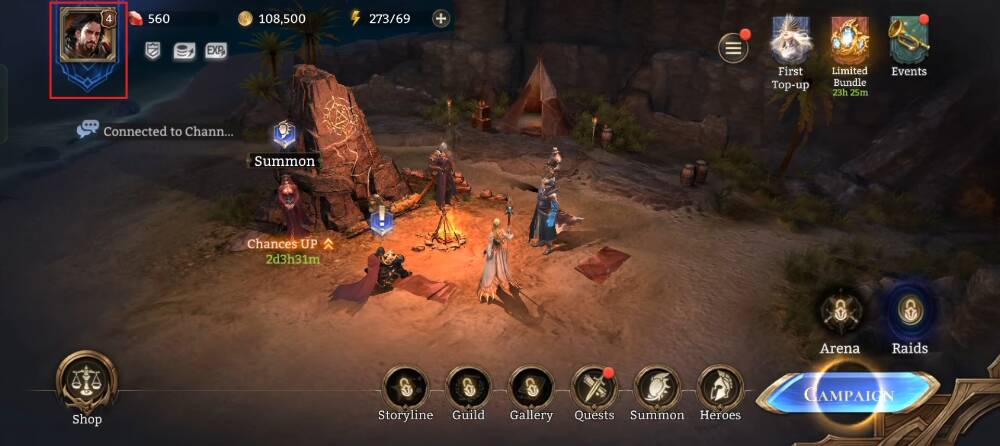
Task: Open the Heroes roster
Action: pos(720,387)
